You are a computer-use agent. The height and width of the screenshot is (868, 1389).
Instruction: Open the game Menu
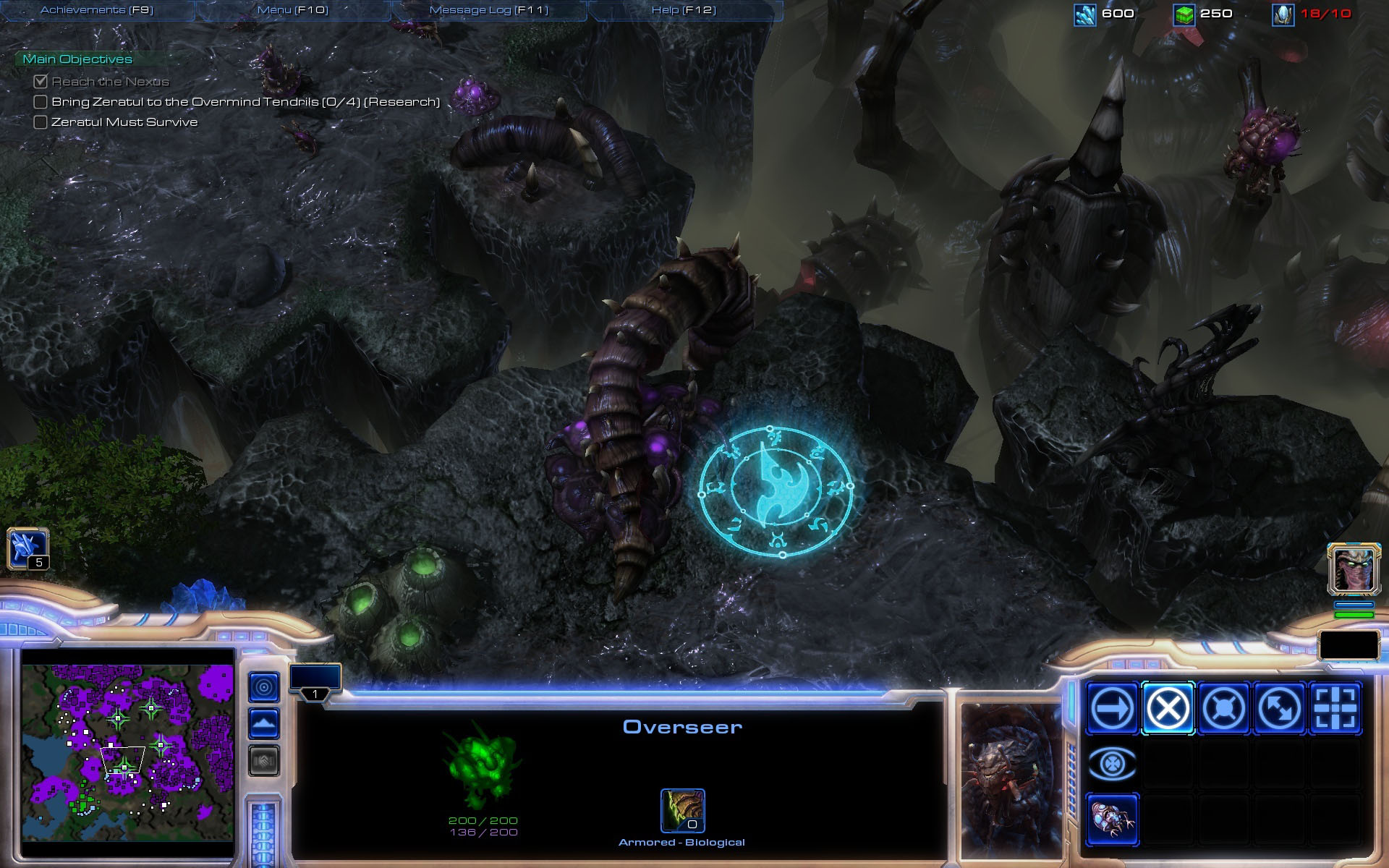(x=293, y=10)
